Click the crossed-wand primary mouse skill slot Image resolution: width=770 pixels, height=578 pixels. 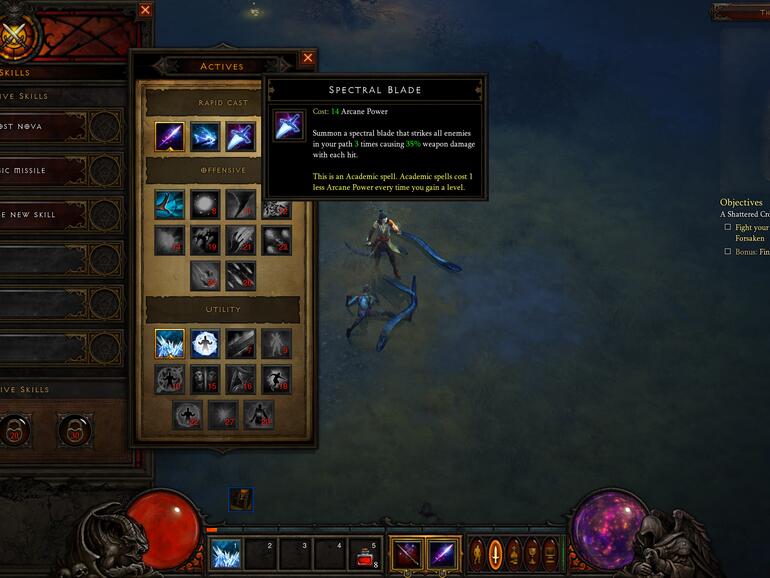click(406, 553)
